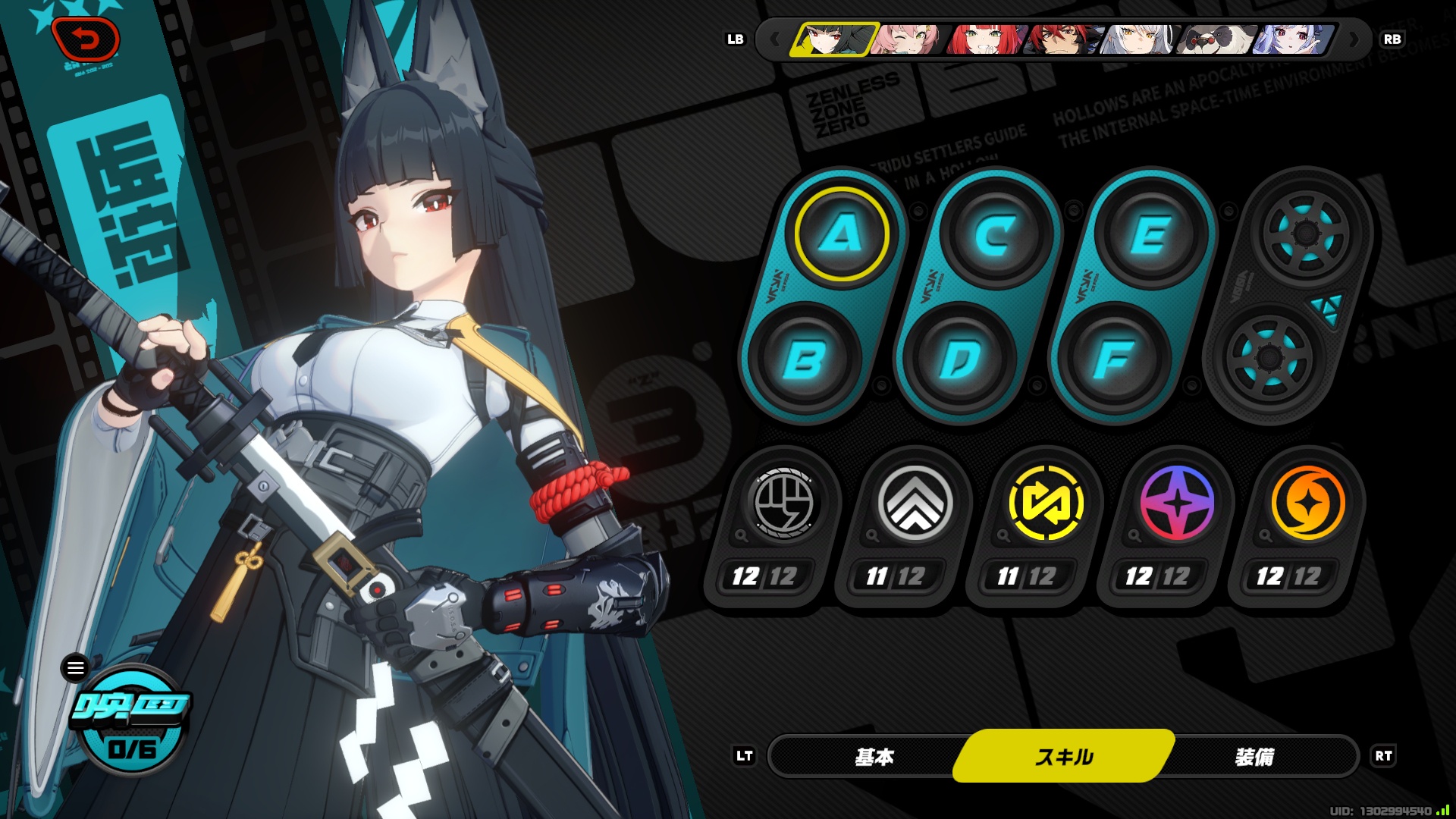Select core skill node F
This screenshot has height=819, width=1456.
[x=1114, y=359]
